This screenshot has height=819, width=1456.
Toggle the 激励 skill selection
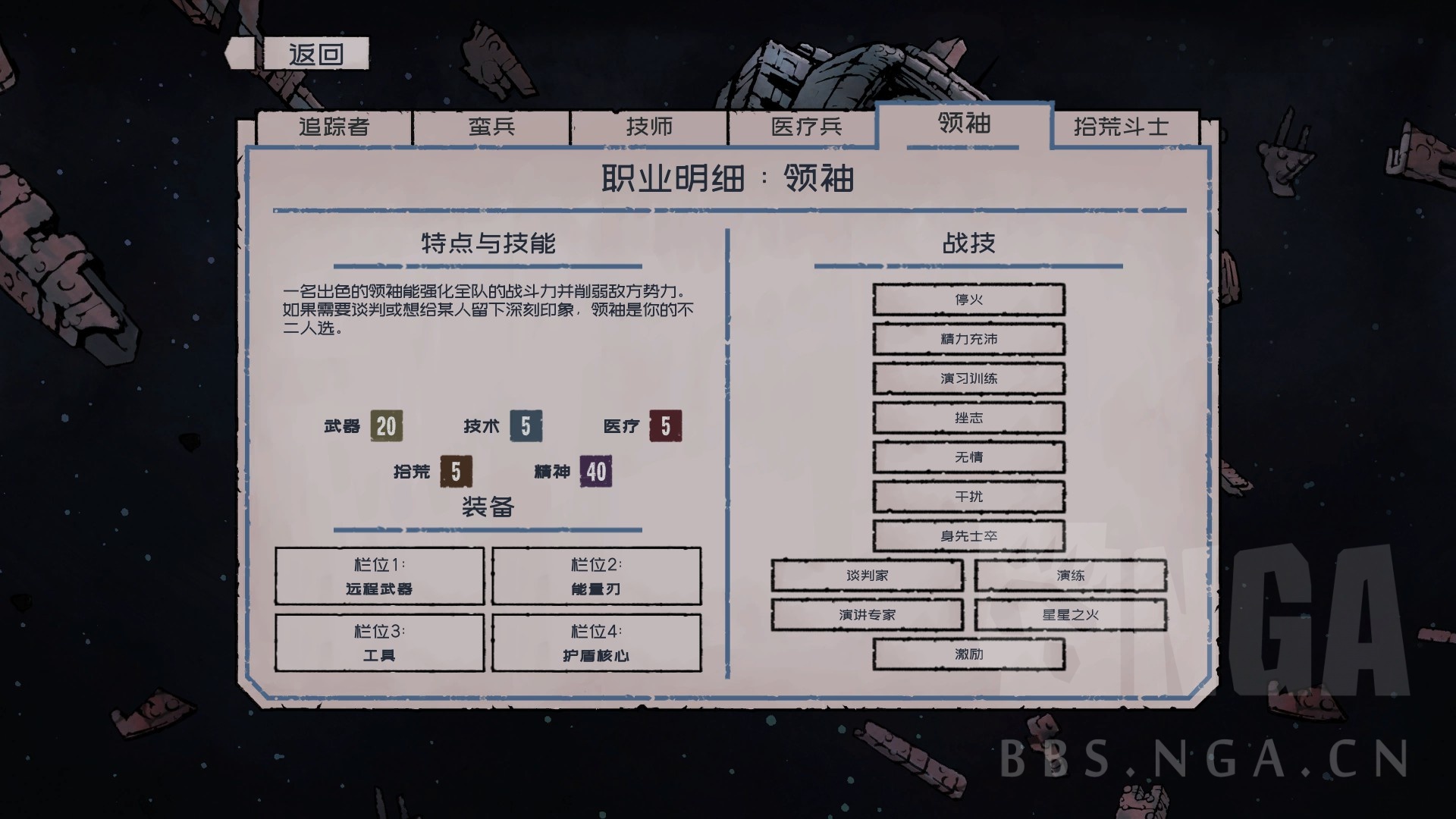pyautogui.click(x=969, y=654)
